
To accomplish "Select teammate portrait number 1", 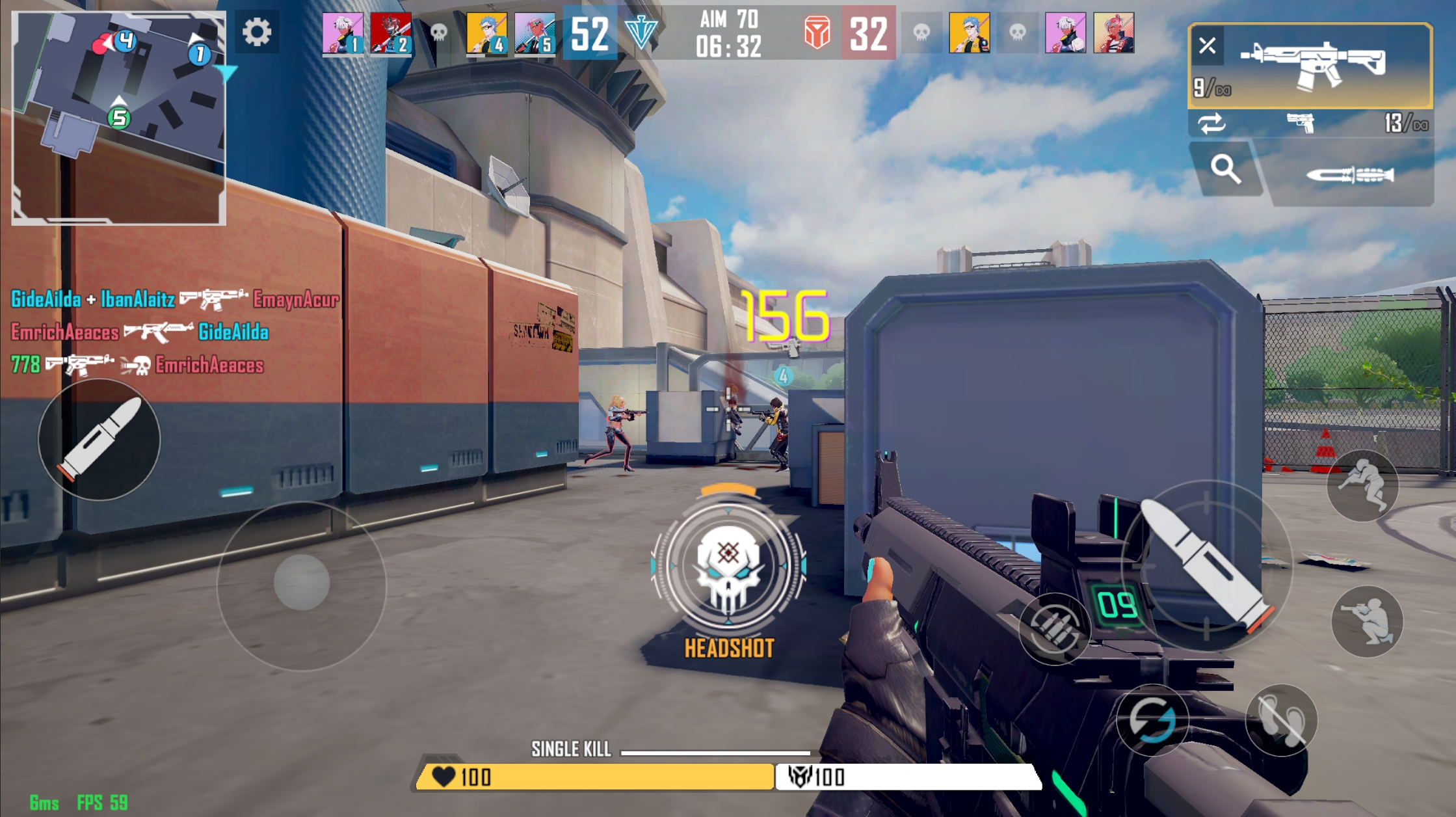I will click(x=343, y=33).
